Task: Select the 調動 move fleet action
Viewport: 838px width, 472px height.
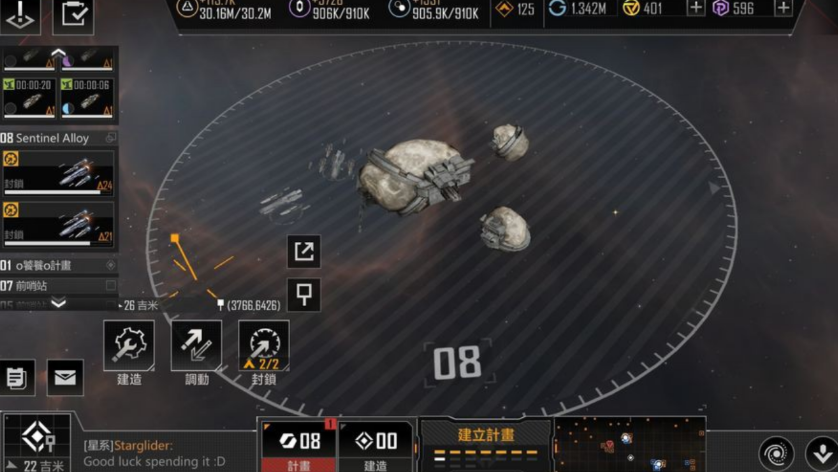Action: click(x=197, y=346)
